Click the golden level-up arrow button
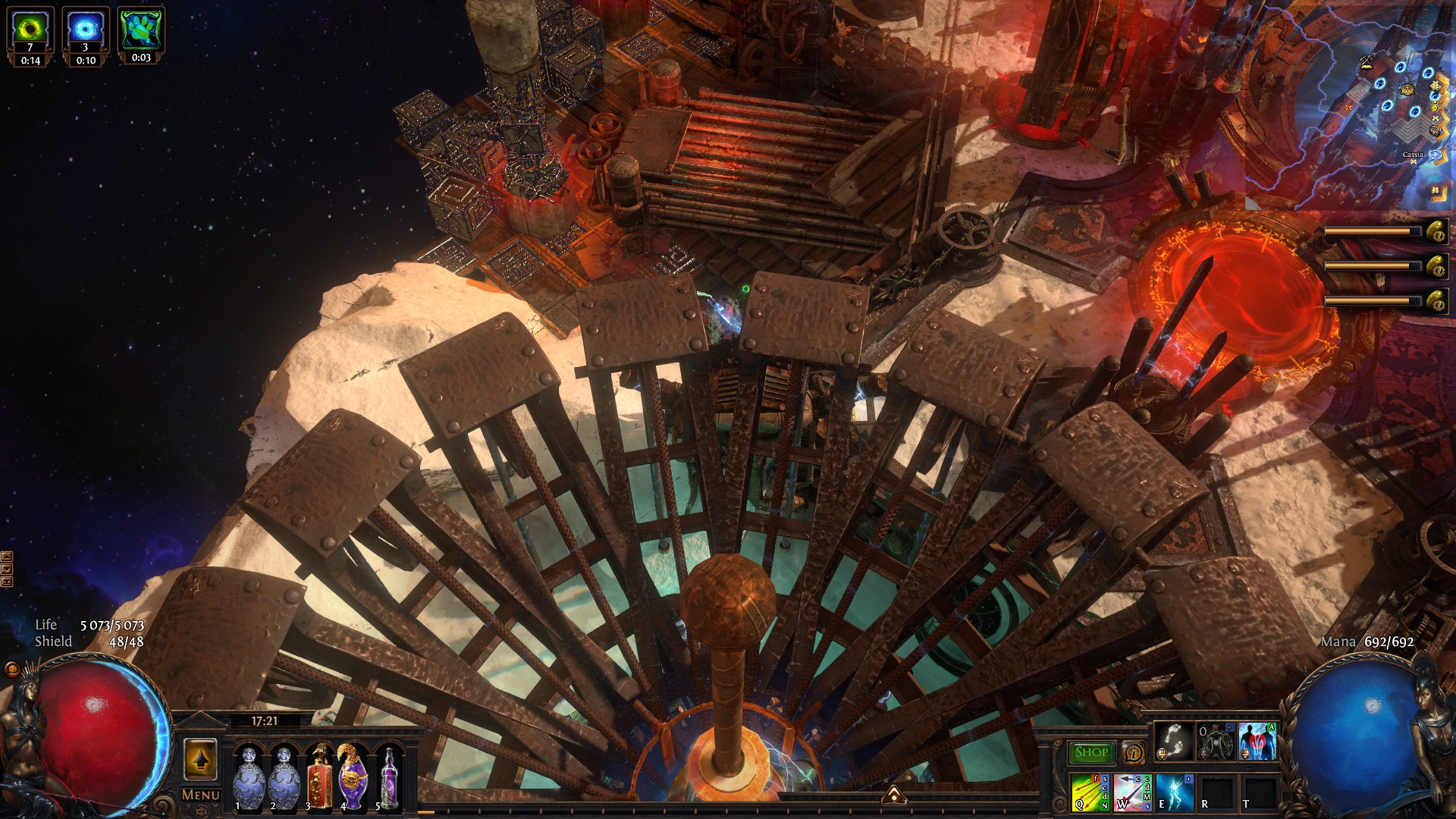The image size is (1456, 819). tap(200, 758)
